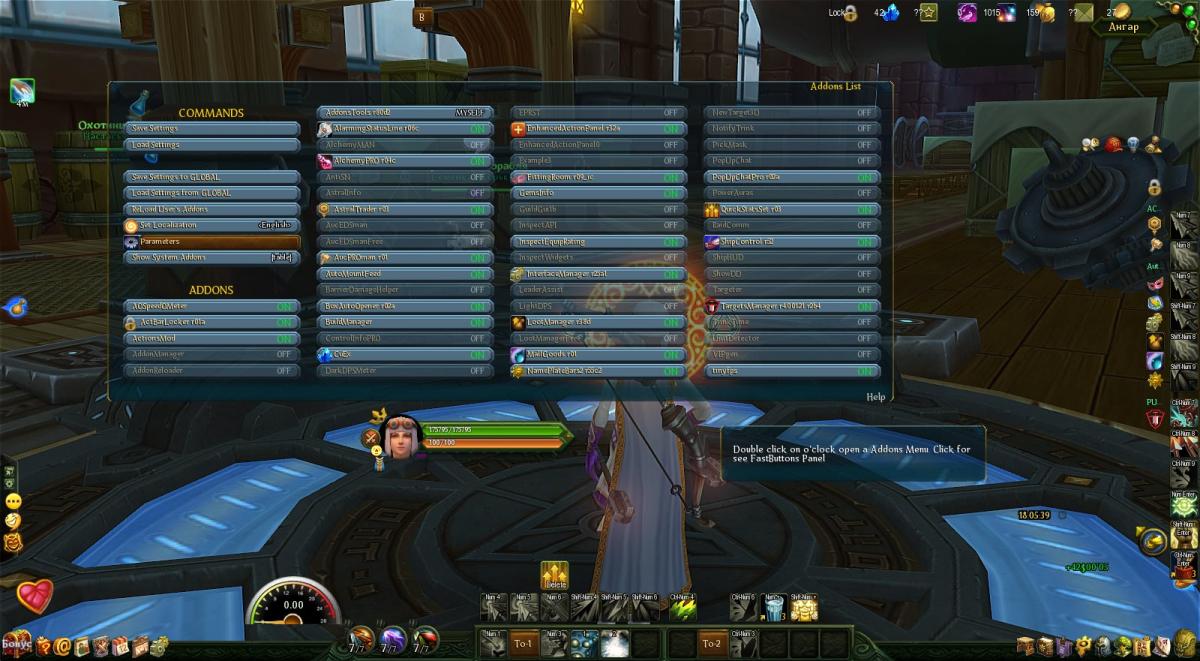The image size is (1200, 661).
Task: Click the Save Settings command
Action: tap(214, 129)
